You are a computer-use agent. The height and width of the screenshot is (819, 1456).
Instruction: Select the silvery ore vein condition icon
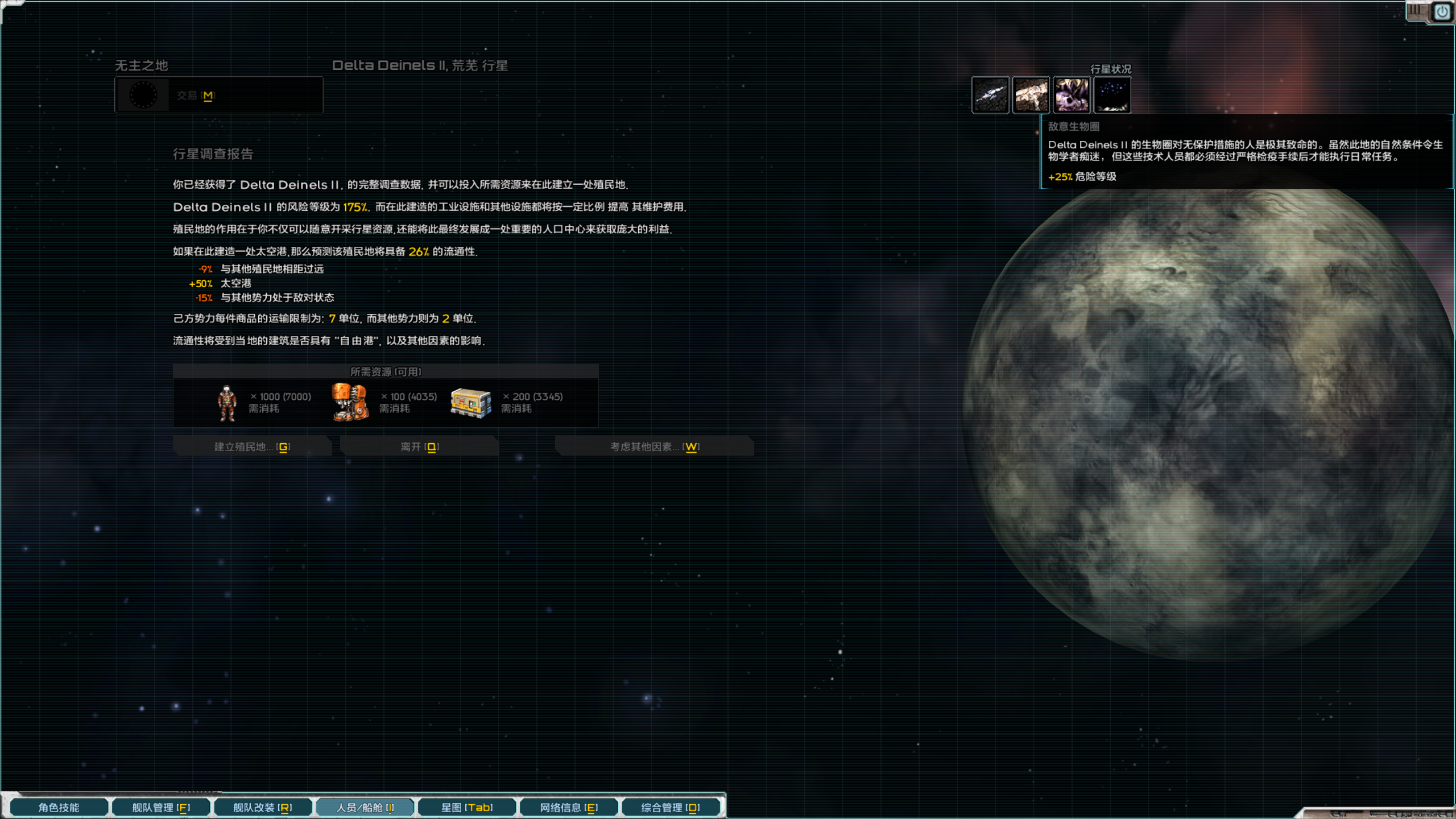click(990, 95)
